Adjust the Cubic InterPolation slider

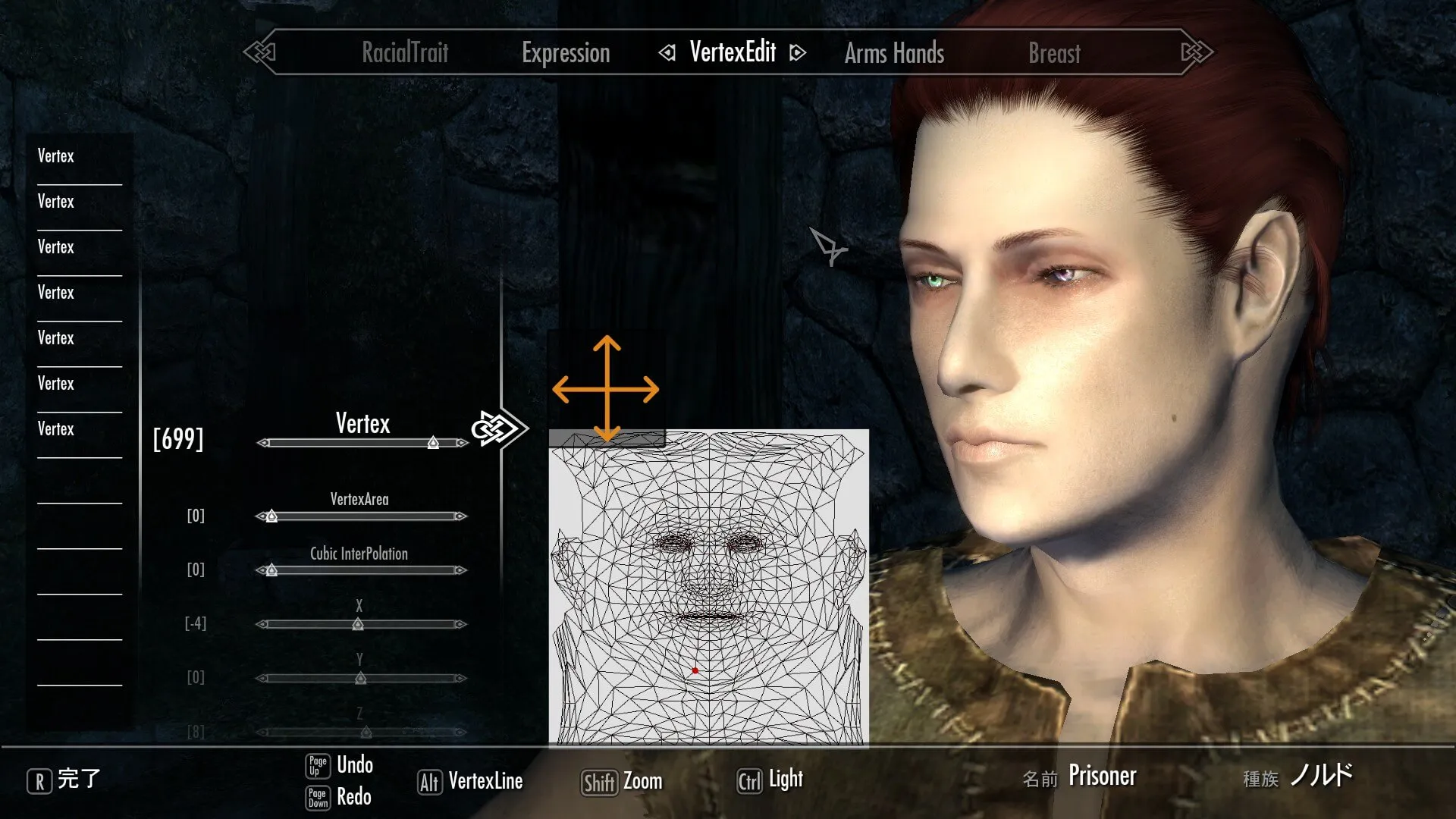[x=271, y=570]
